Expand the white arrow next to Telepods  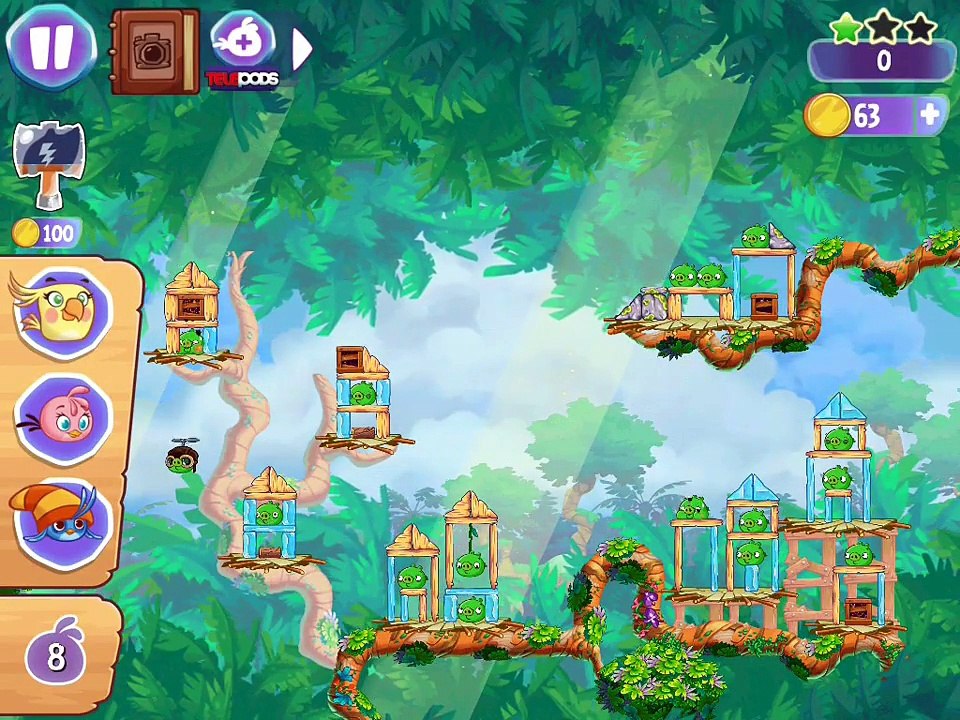[301, 47]
